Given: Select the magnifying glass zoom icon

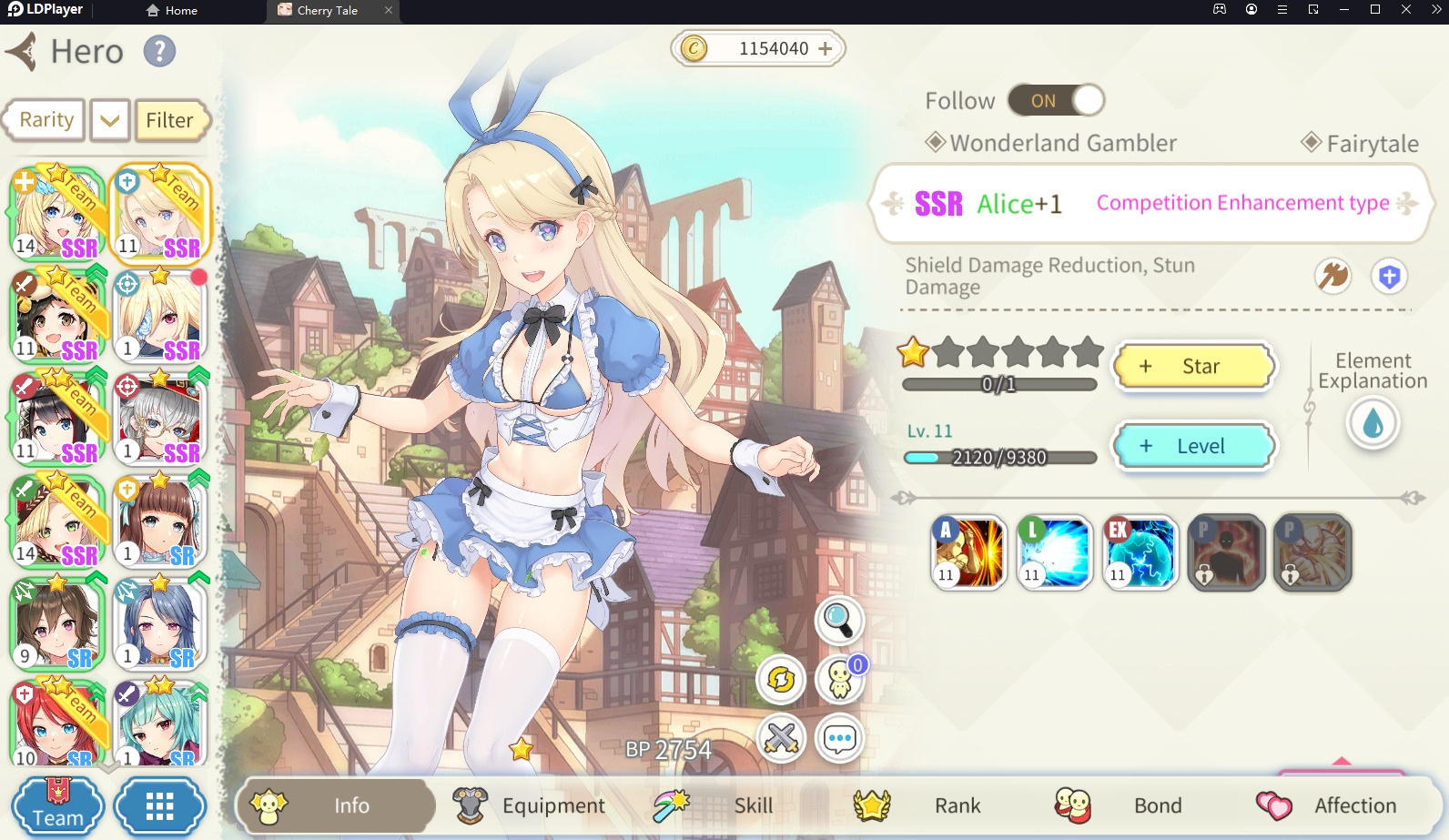Looking at the screenshot, I should 839,620.
